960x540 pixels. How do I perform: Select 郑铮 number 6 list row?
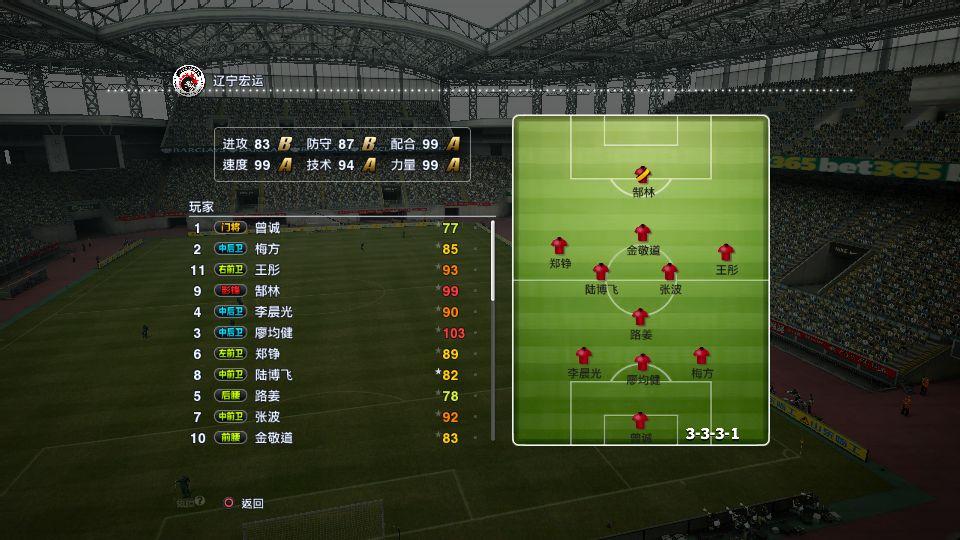[x=267, y=354]
